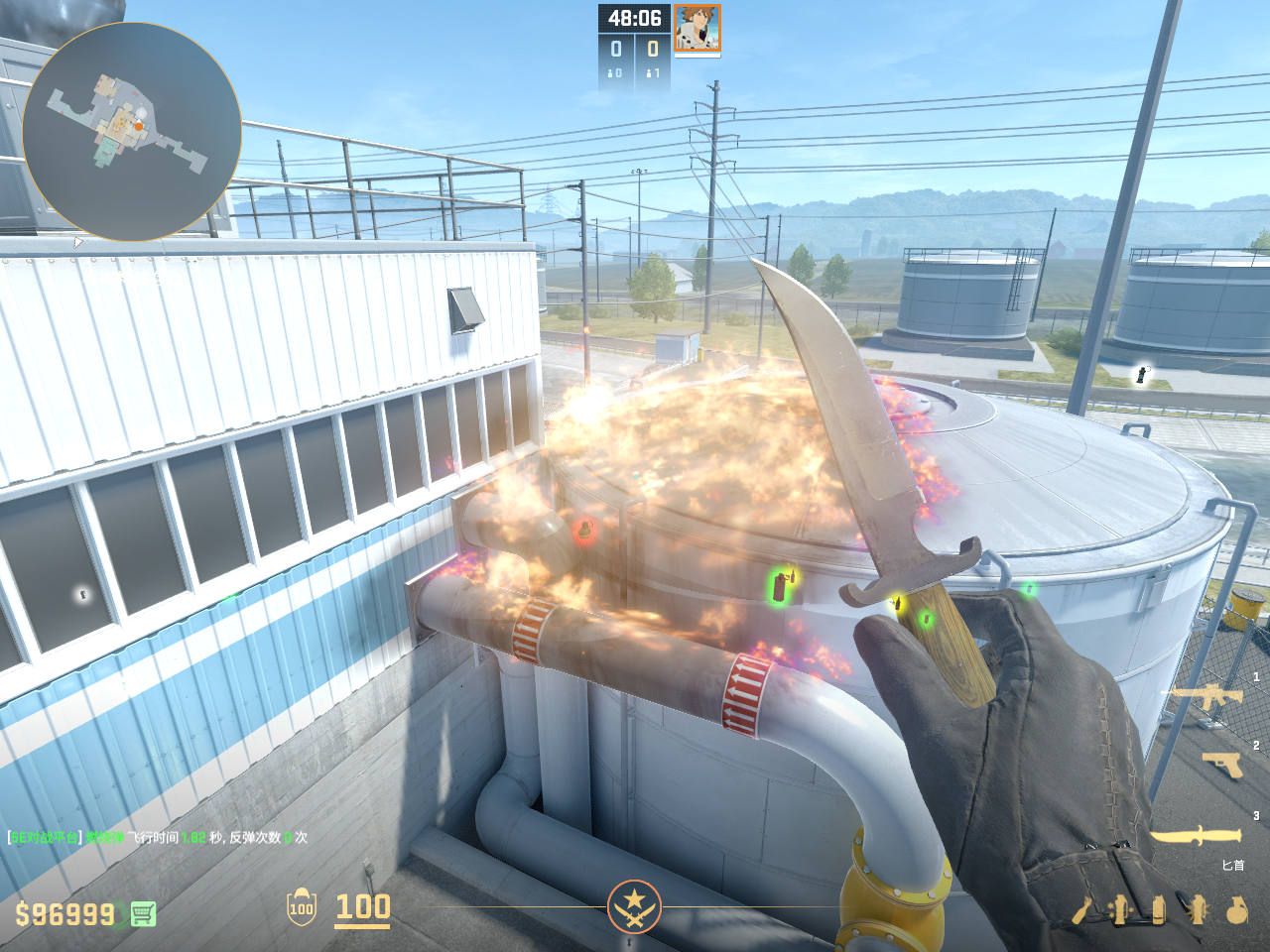Open the buy menu shopping cart icon

(143, 913)
